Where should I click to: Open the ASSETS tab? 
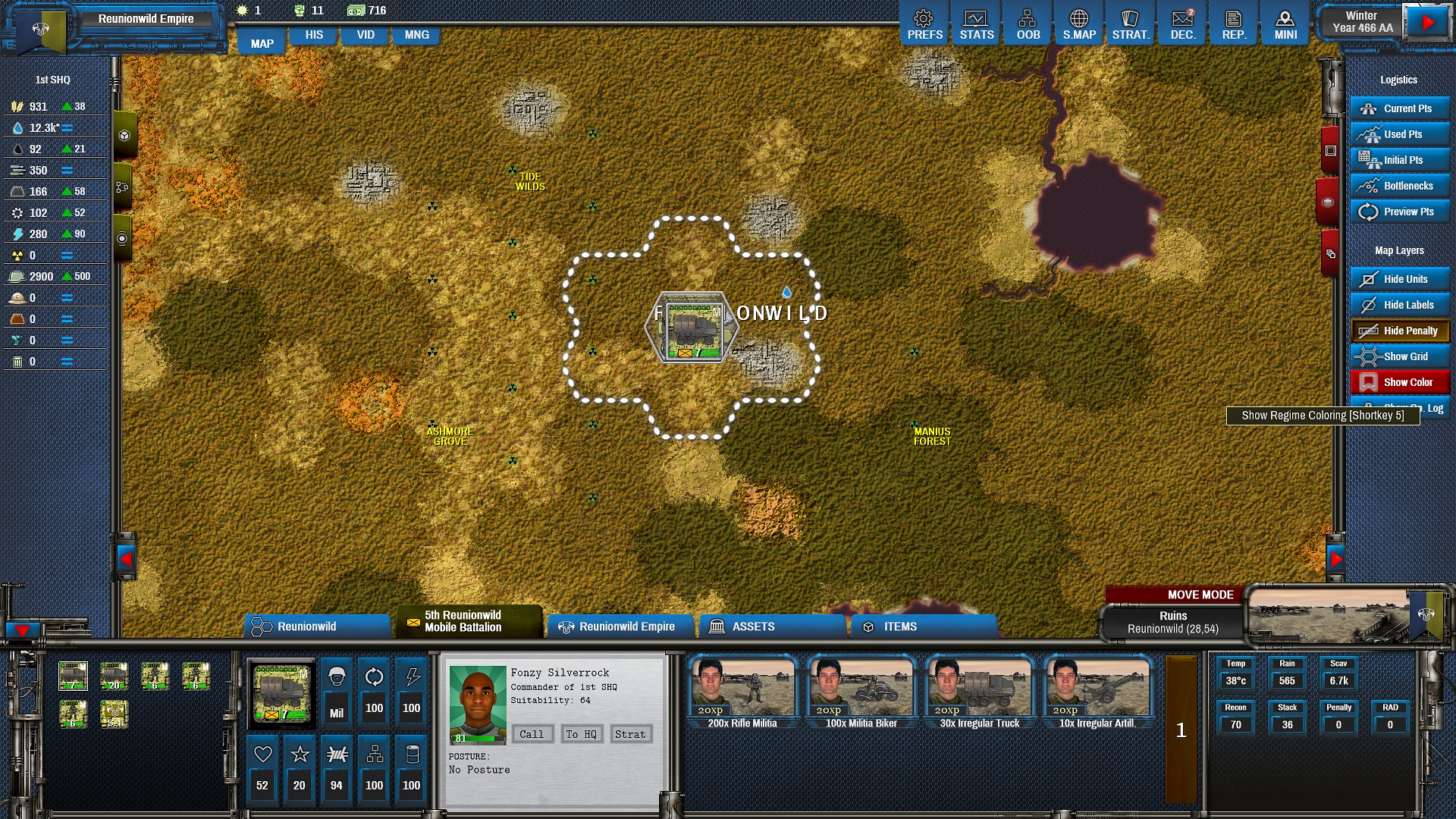coord(771,626)
